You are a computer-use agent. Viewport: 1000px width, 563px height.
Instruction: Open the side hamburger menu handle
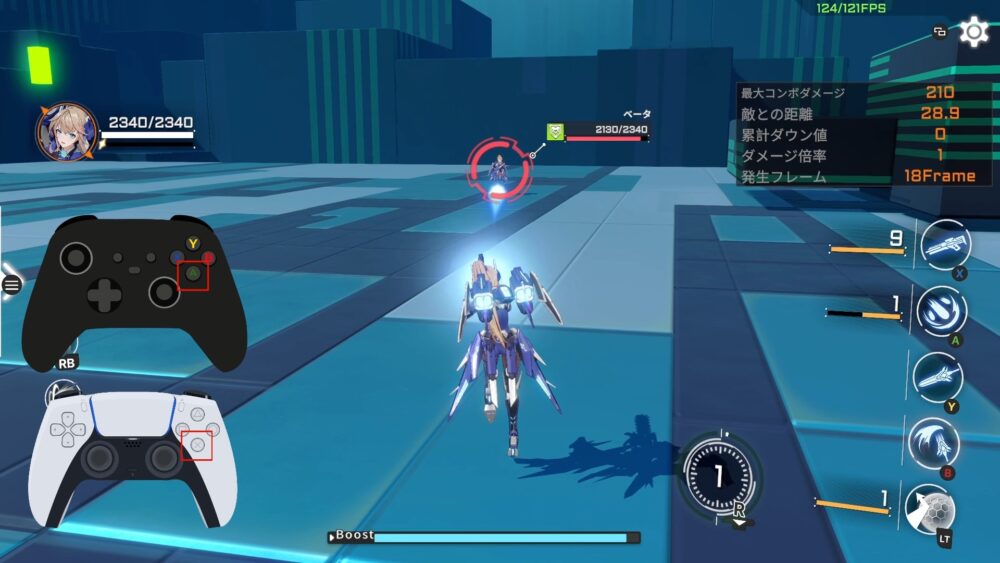(x=11, y=285)
